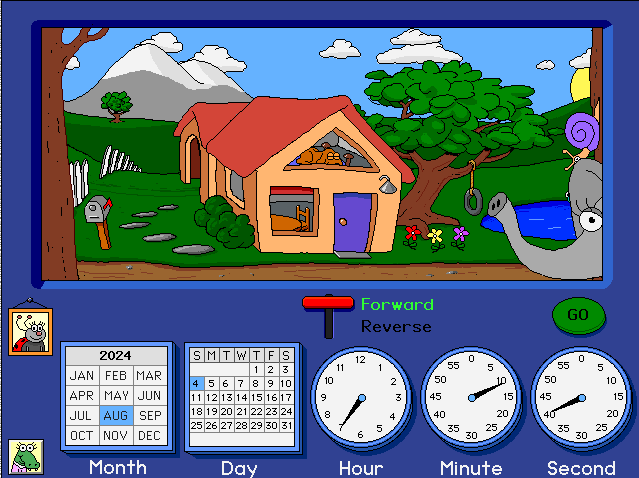Pick MAY in the month grid

(x=116, y=395)
